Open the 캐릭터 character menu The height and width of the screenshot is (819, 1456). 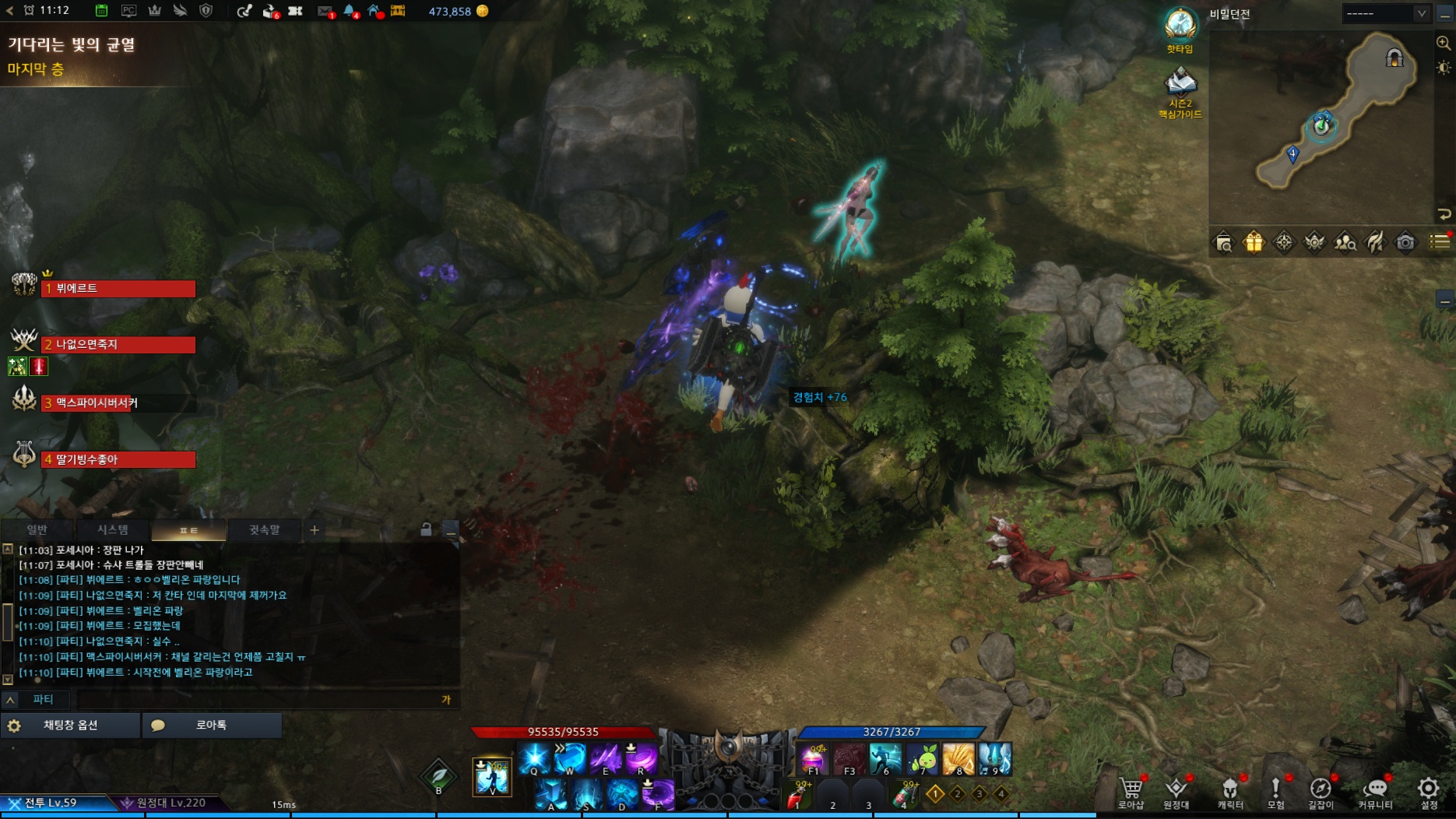point(1230,791)
